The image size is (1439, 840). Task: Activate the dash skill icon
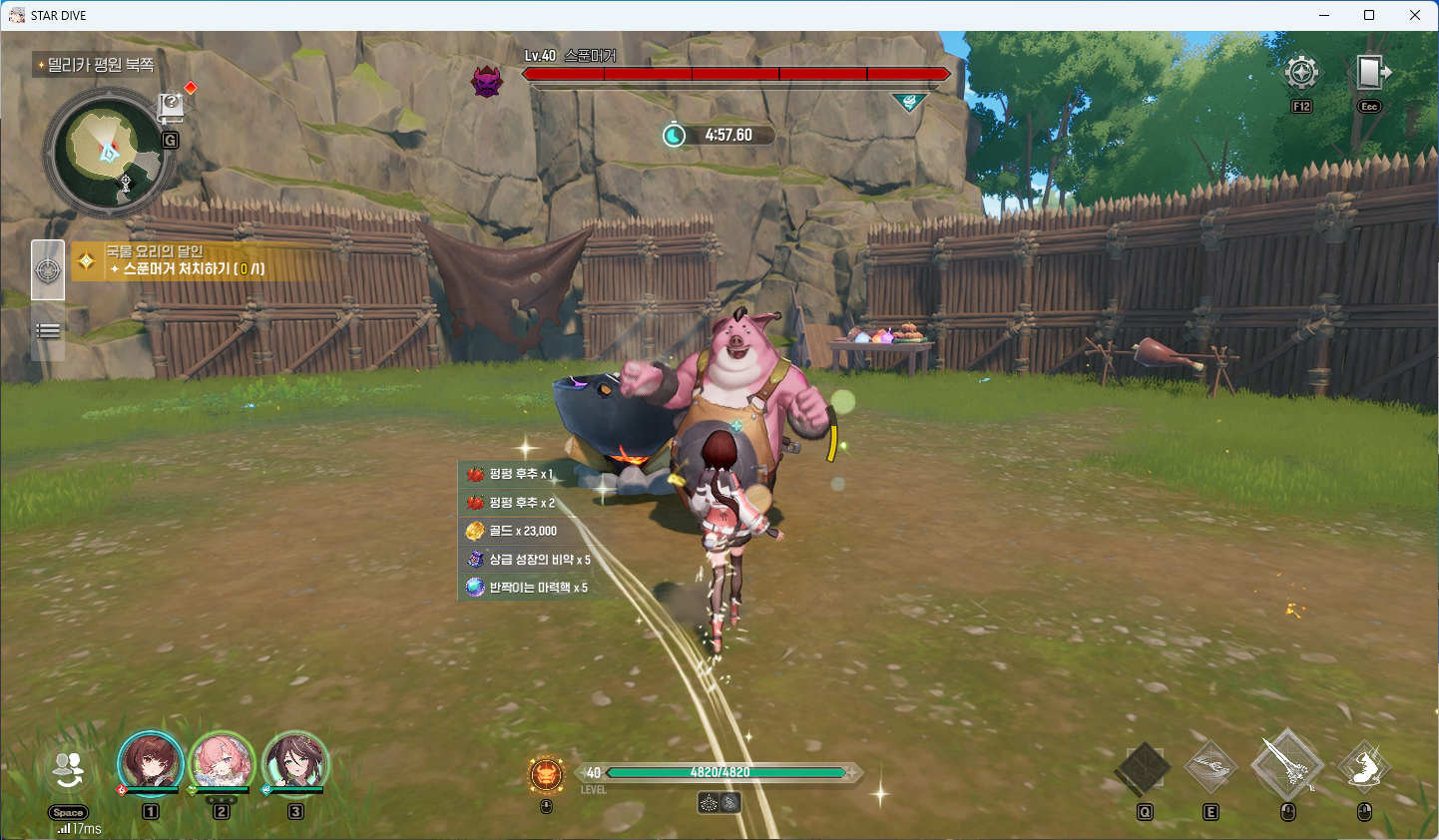click(x=1363, y=767)
